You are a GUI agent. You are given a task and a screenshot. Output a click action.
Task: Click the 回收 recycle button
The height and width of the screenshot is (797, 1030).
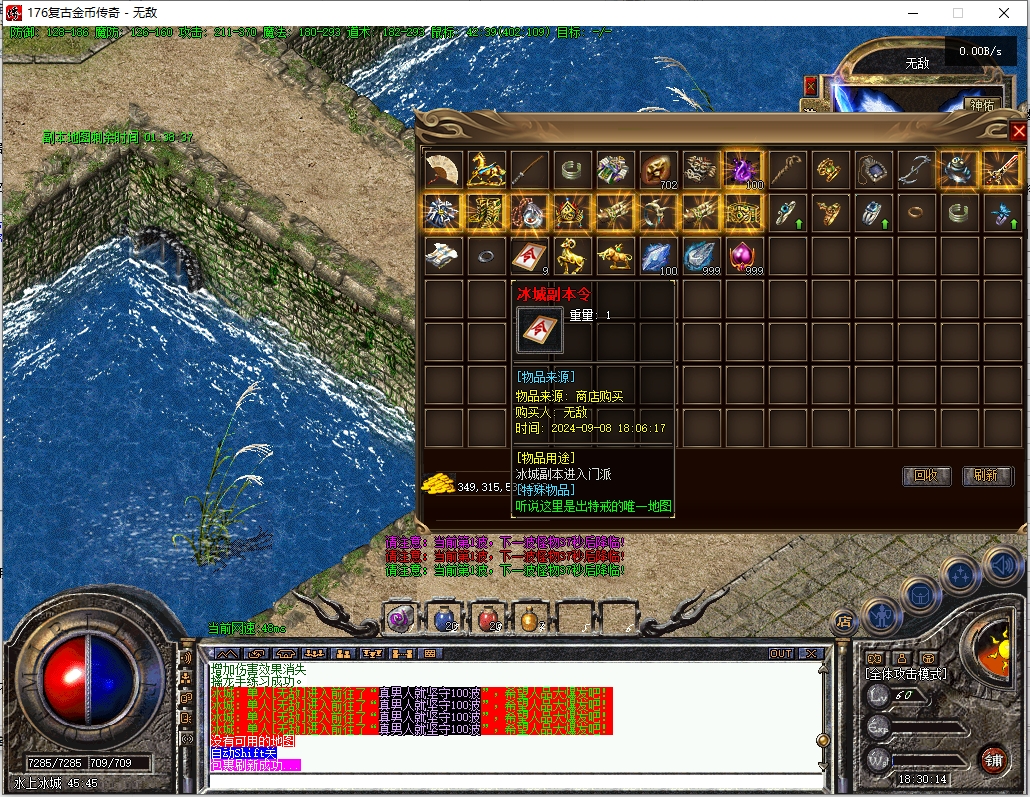click(x=926, y=476)
